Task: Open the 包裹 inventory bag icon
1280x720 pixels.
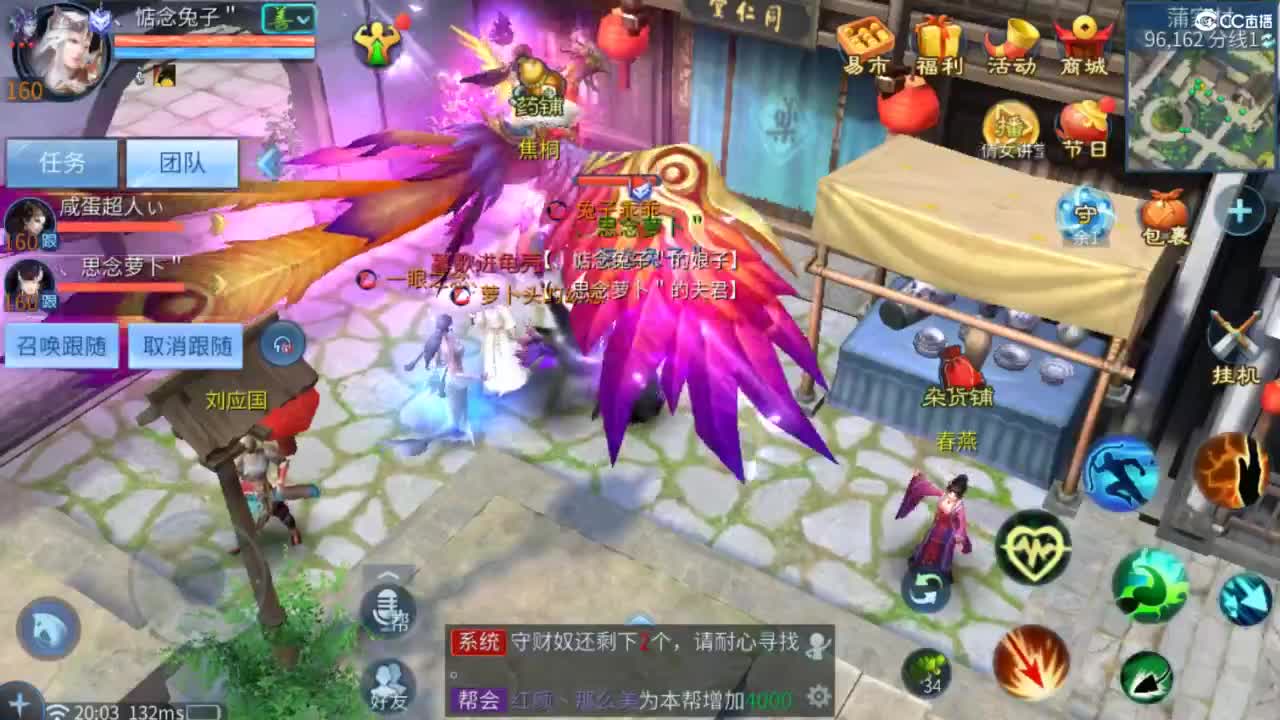Action: (1163, 212)
